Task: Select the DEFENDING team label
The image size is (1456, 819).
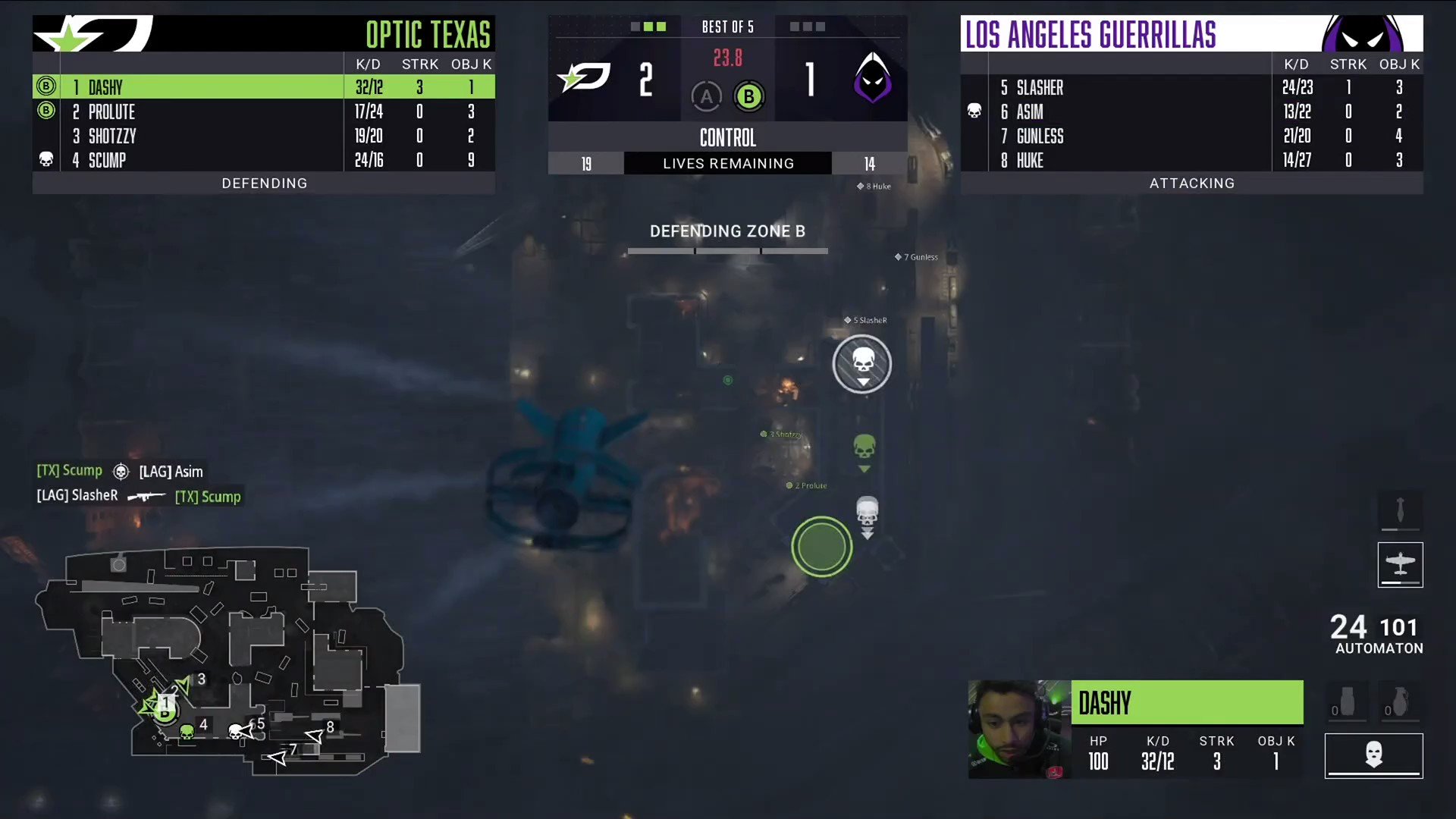Action: 264,183
